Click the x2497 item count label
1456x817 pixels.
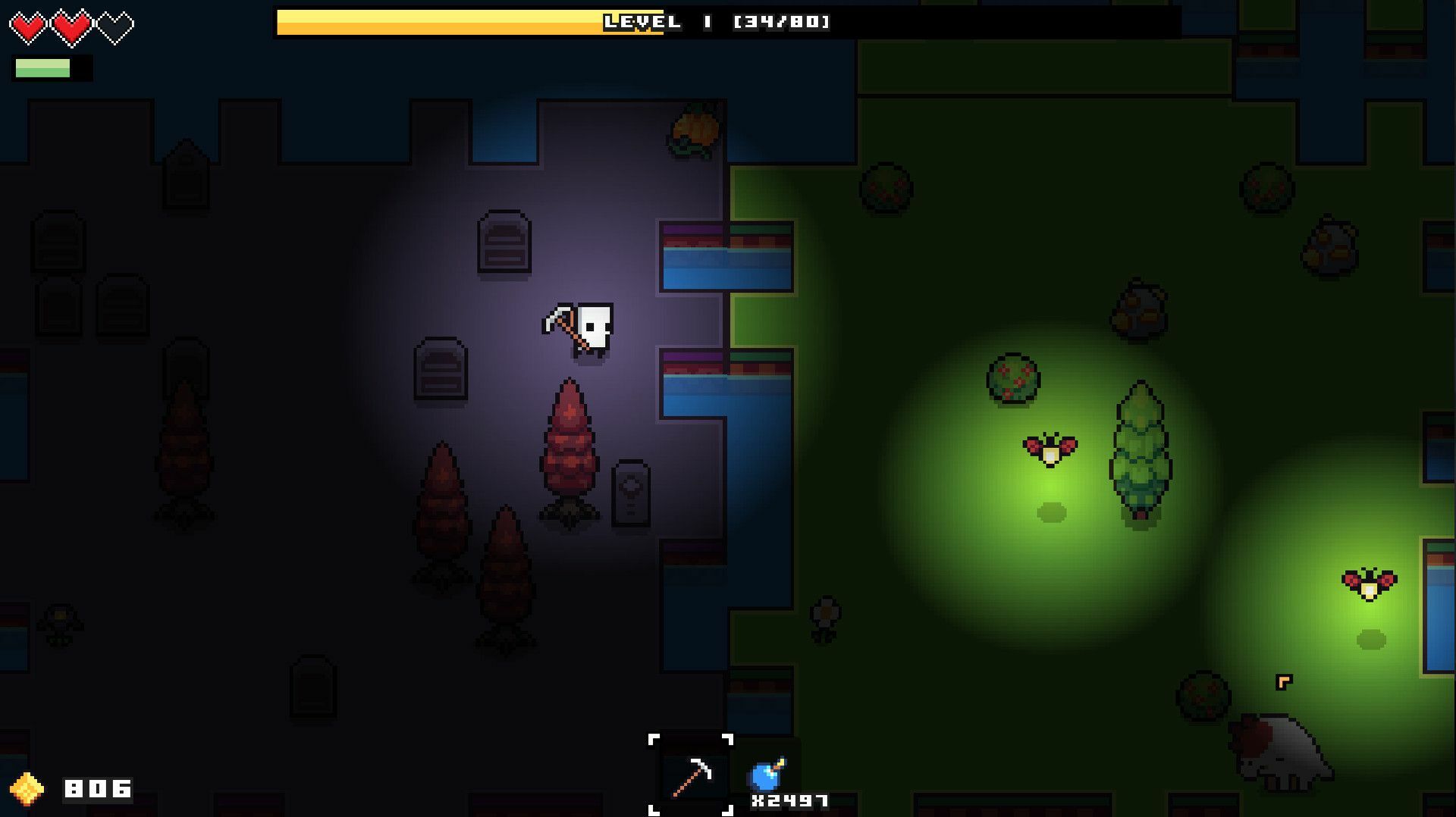[789, 800]
